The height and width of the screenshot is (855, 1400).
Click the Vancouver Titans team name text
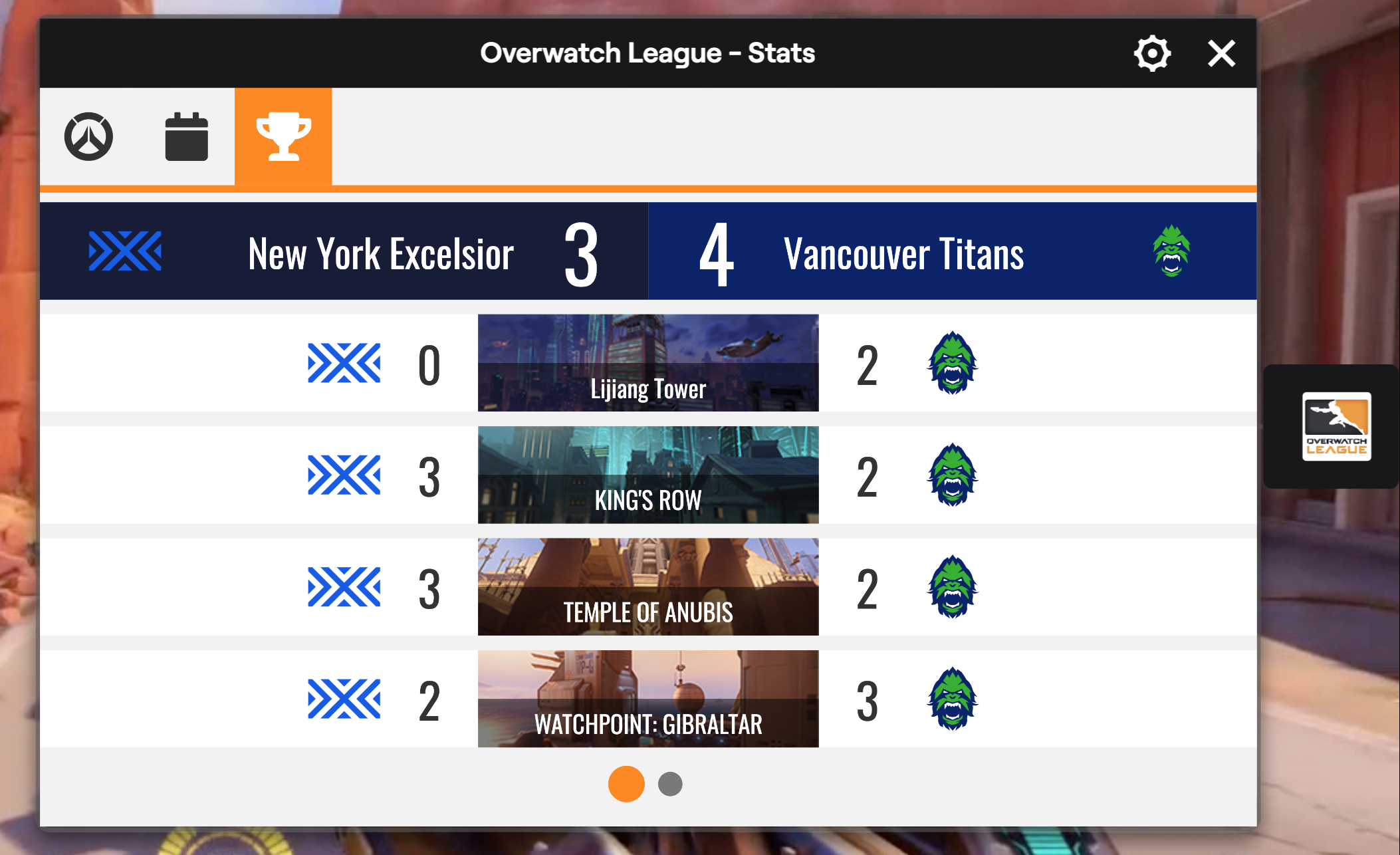coord(903,253)
